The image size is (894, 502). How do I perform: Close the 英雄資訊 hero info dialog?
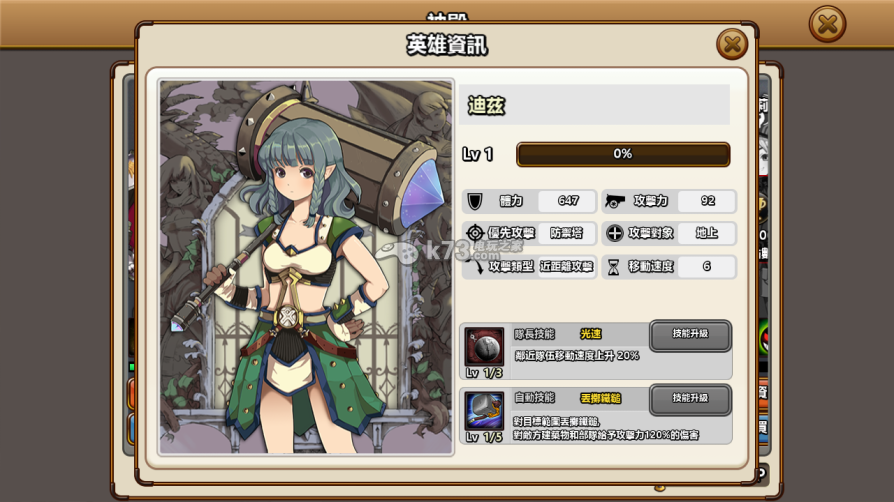tap(731, 44)
